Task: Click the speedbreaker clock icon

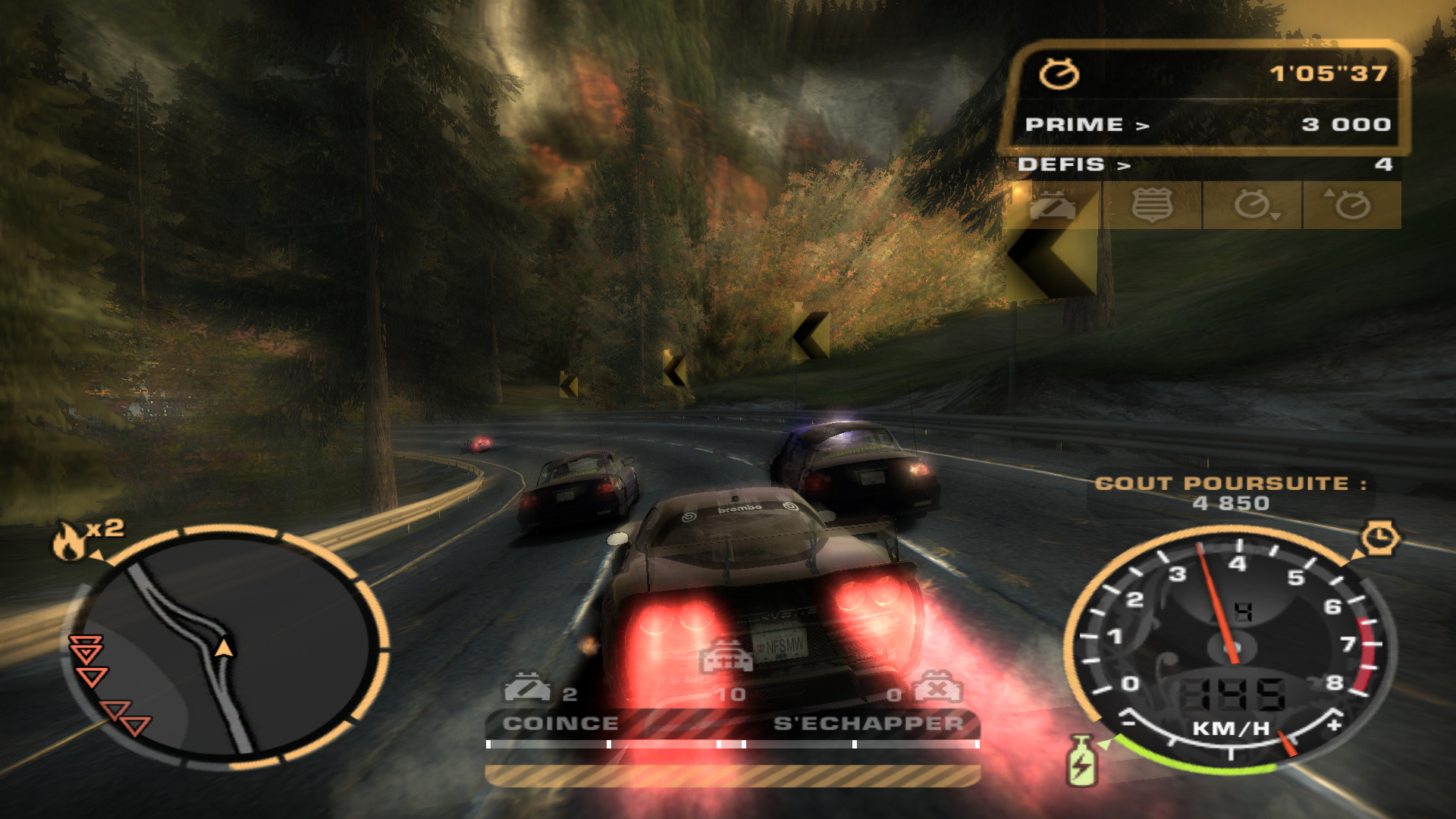Action: tap(1380, 538)
